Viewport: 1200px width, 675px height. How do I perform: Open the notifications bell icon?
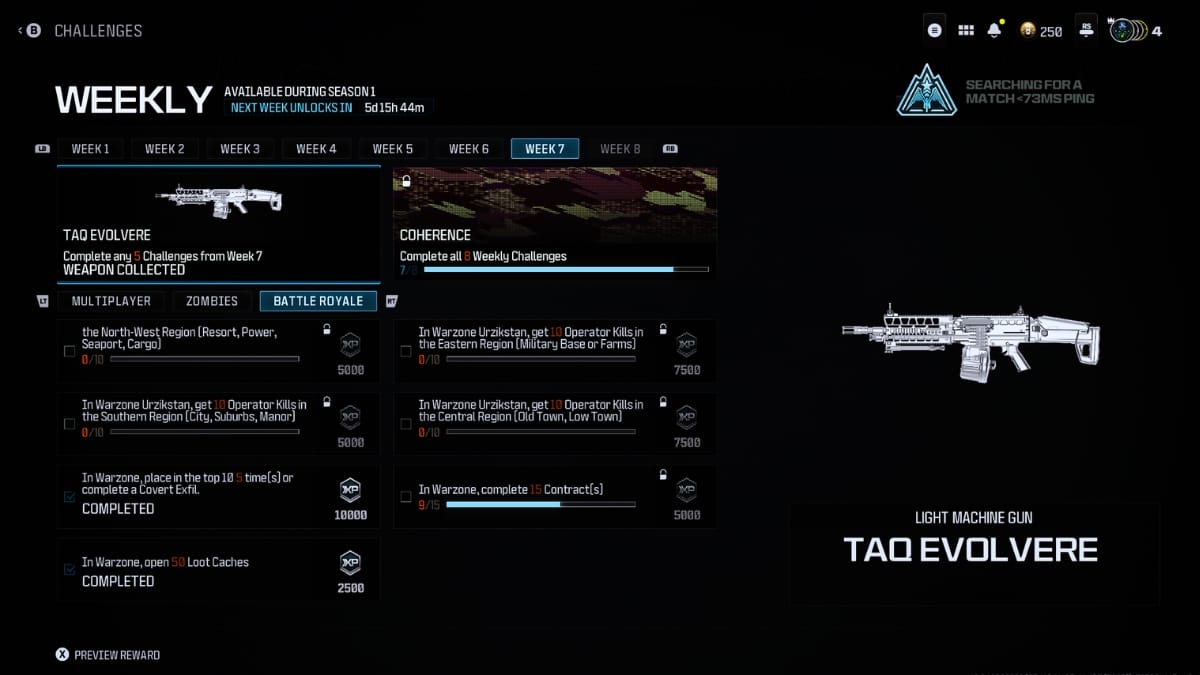coord(994,31)
